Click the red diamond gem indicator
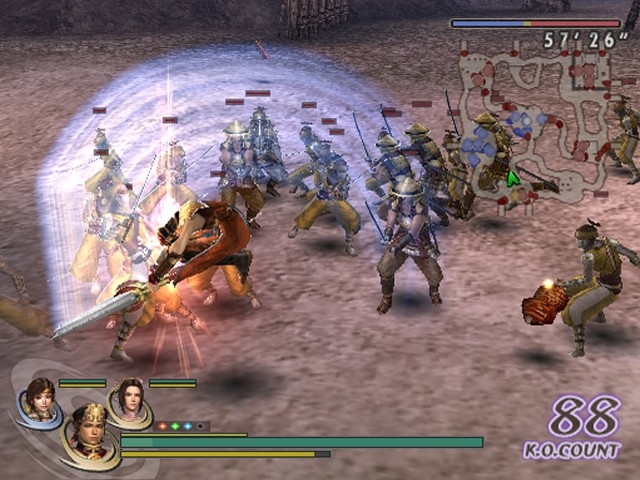The width and height of the screenshot is (640, 480). [x=161, y=426]
